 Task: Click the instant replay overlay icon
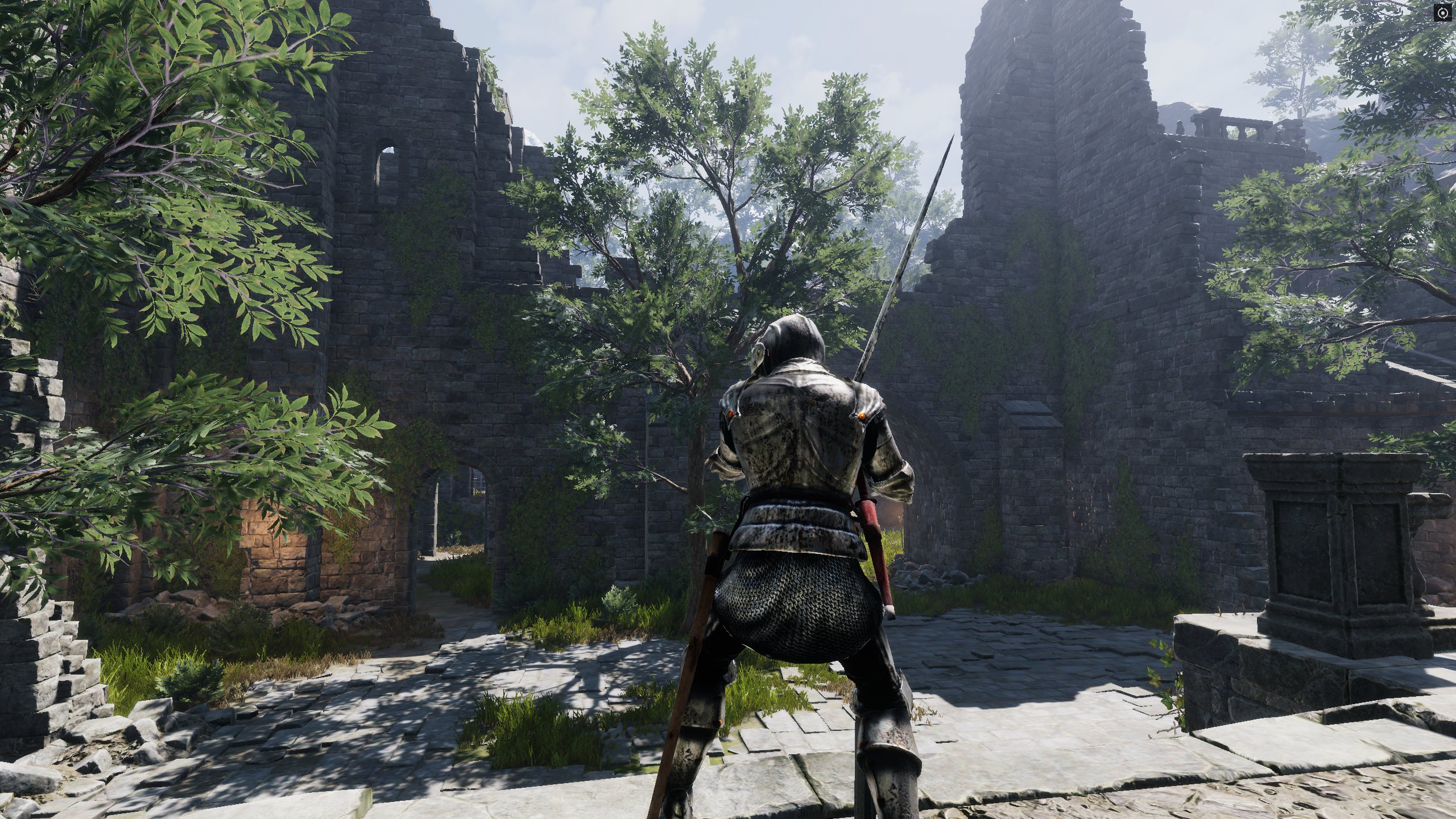(x=1442, y=13)
